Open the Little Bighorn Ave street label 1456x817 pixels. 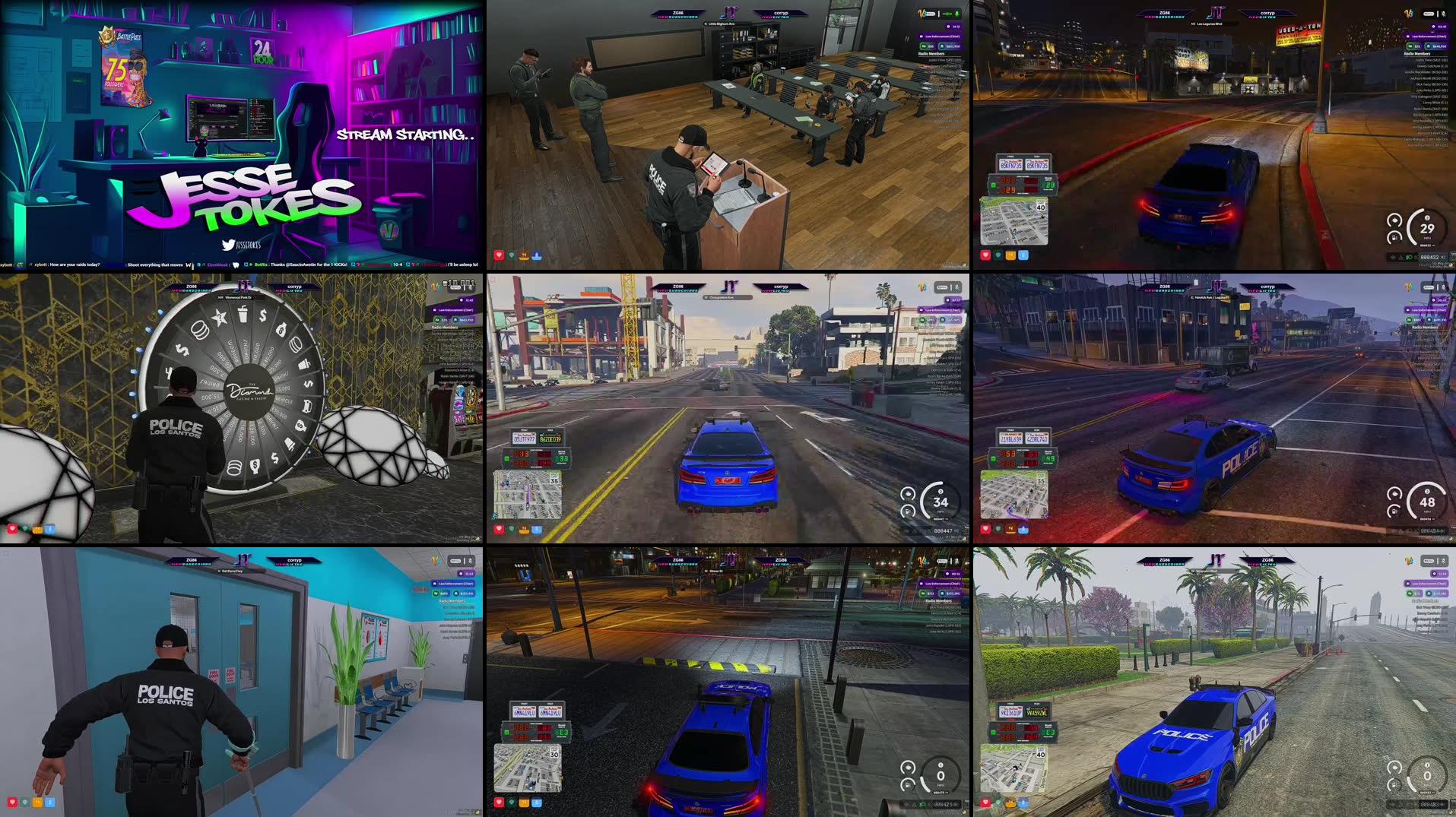(718, 24)
